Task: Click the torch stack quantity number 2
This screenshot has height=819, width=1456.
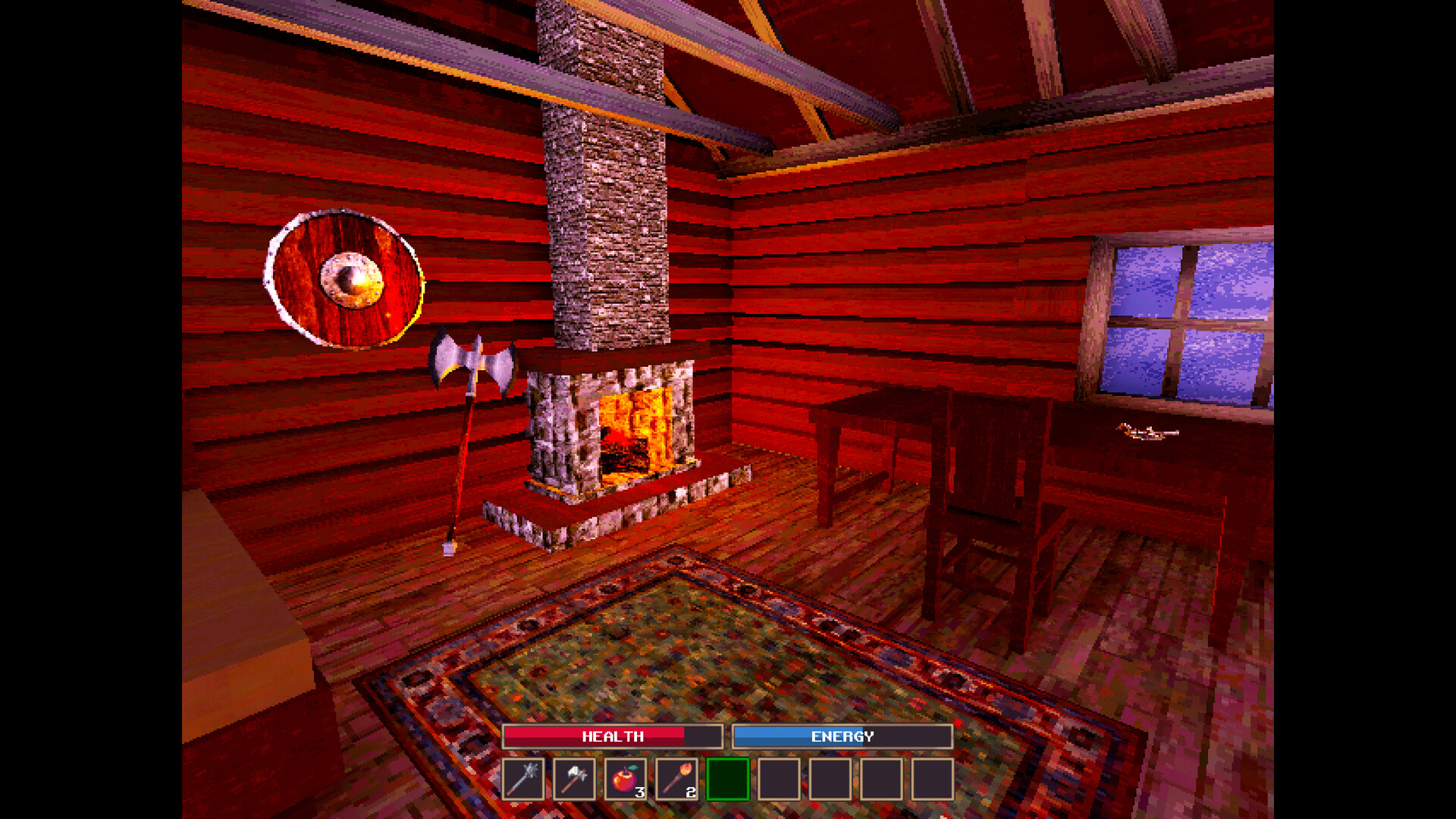Action: click(x=691, y=793)
